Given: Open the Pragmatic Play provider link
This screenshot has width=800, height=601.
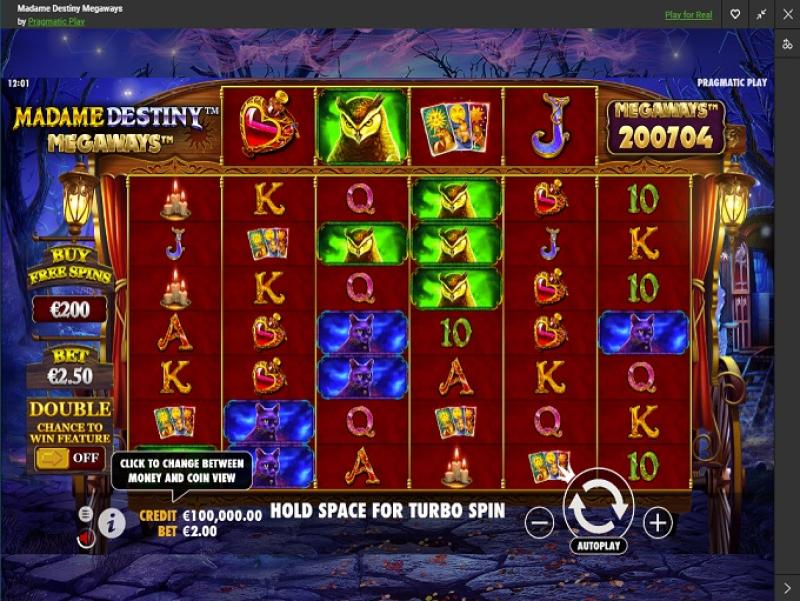Looking at the screenshot, I should 56,21.
